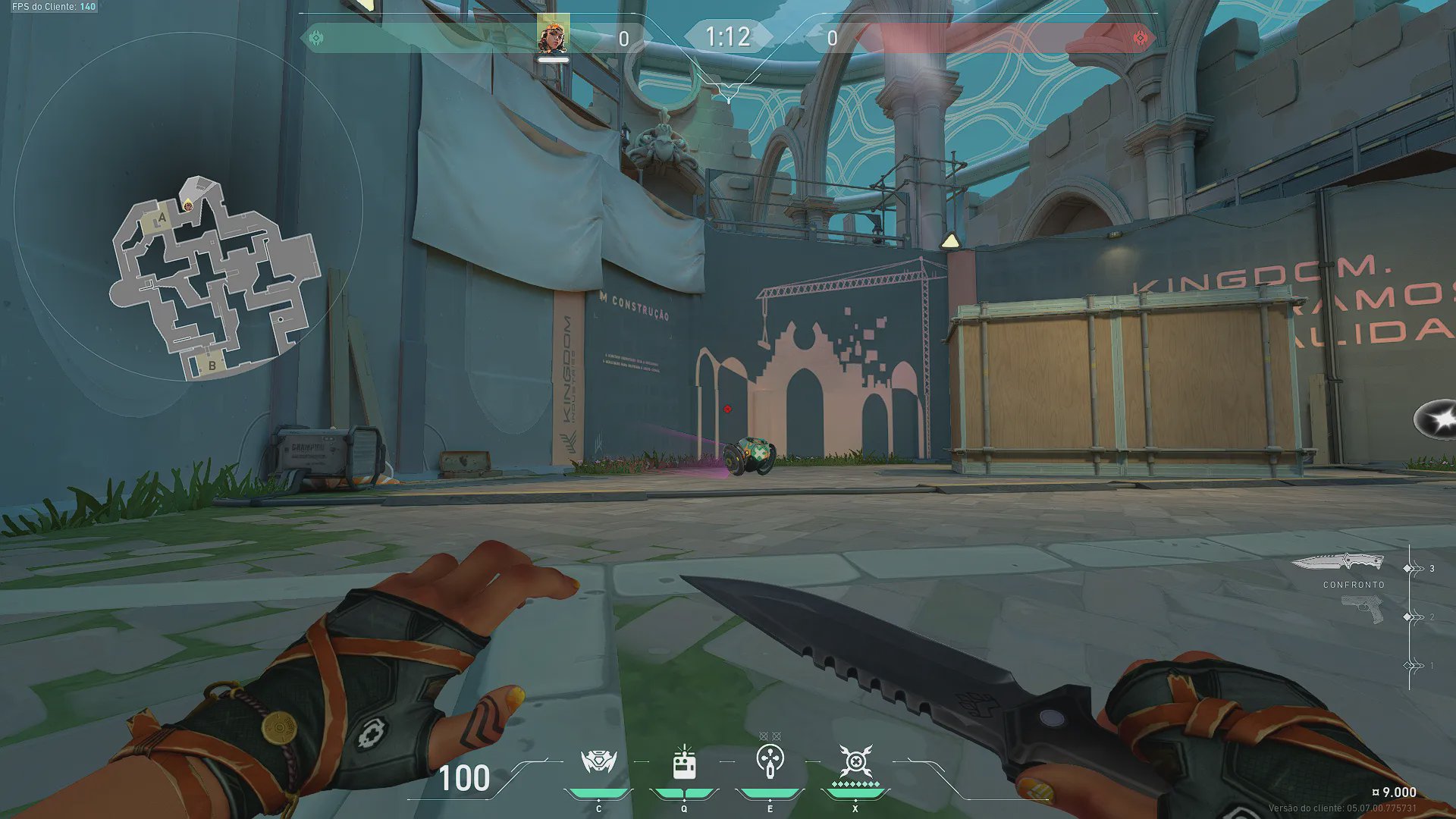Activate the Boom Bot ability icon
The width and height of the screenshot is (1456, 819).
pos(598,762)
